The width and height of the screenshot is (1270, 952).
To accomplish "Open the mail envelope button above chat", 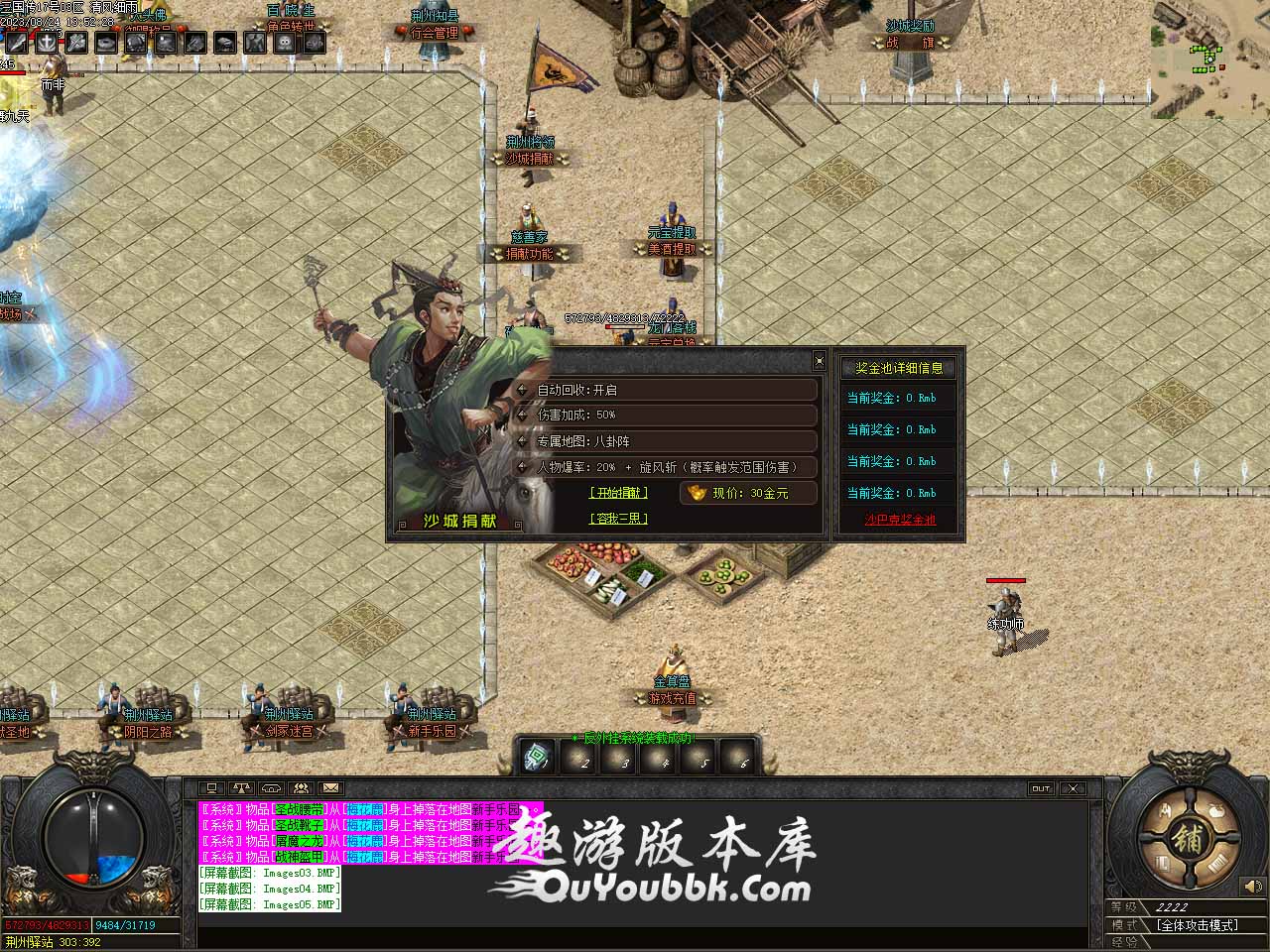I will click(x=330, y=788).
